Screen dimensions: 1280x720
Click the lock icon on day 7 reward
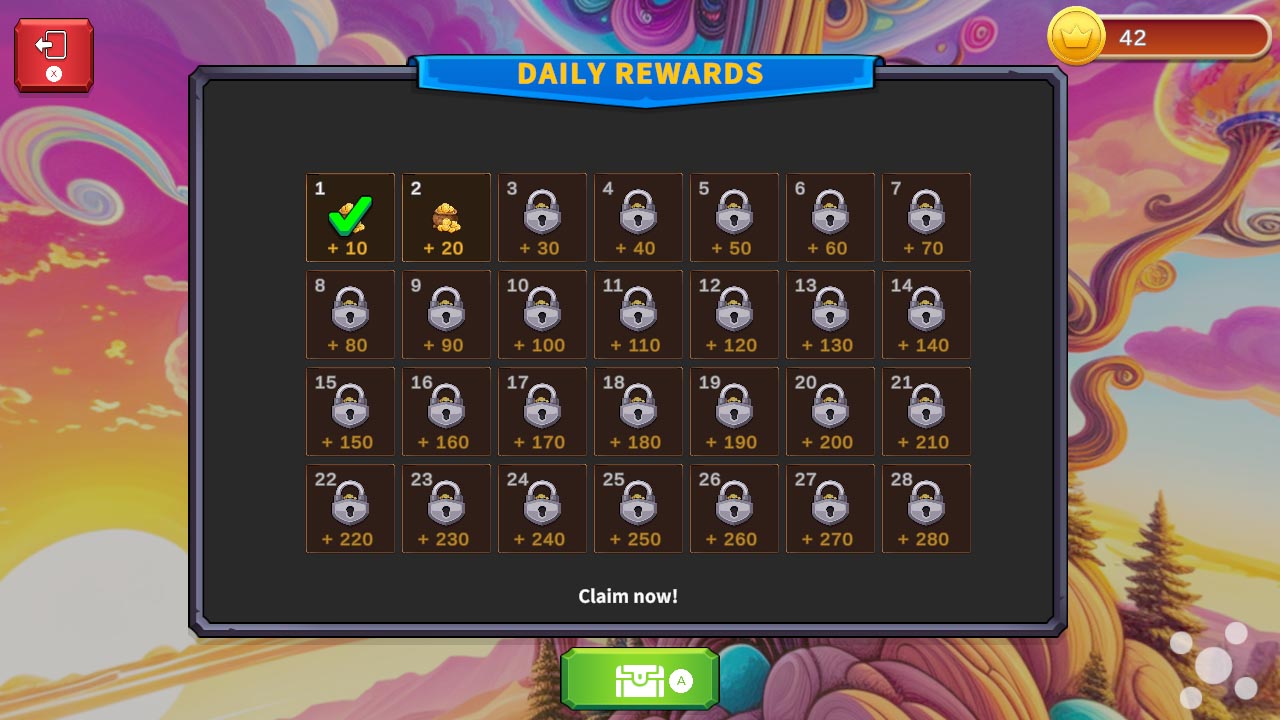pyautogui.click(x=926, y=214)
